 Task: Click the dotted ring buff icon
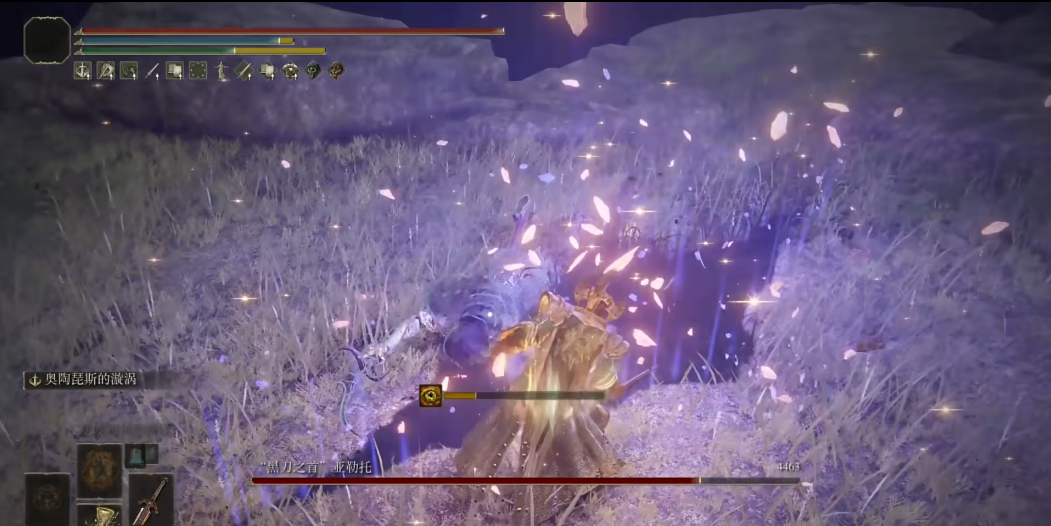[x=198, y=70]
